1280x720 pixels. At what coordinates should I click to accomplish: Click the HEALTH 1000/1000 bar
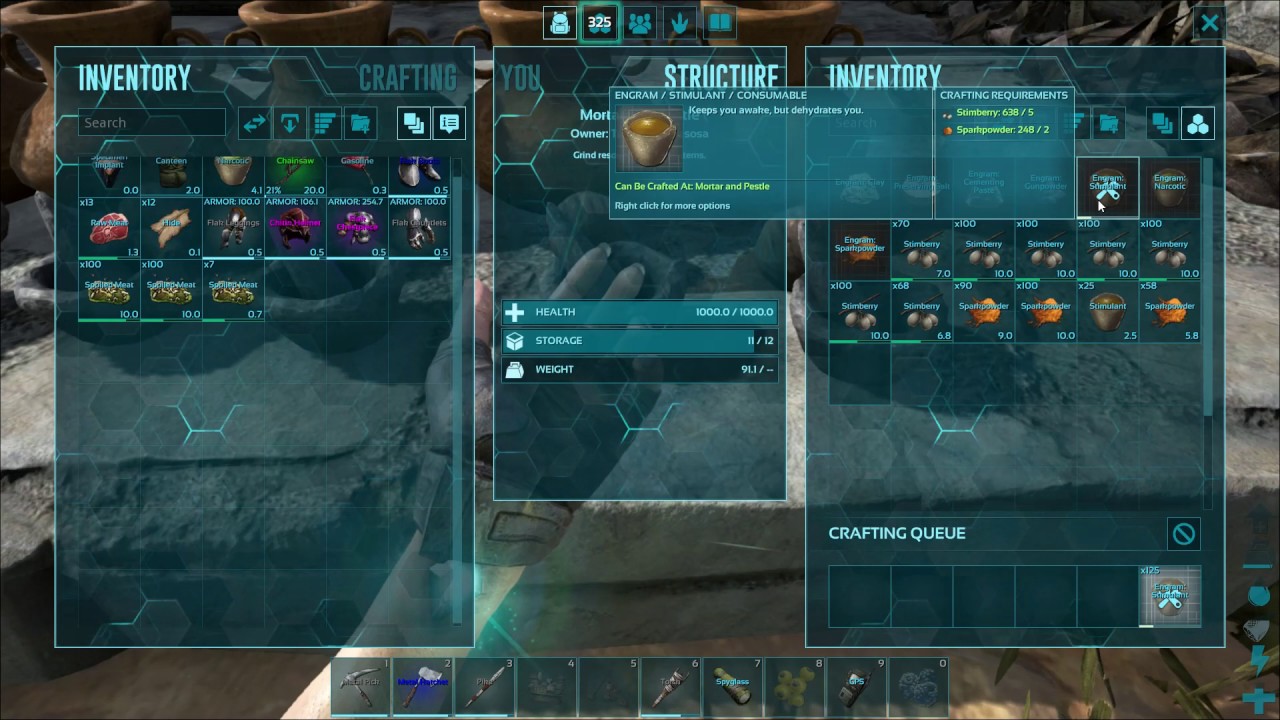click(x=639, y=311)
